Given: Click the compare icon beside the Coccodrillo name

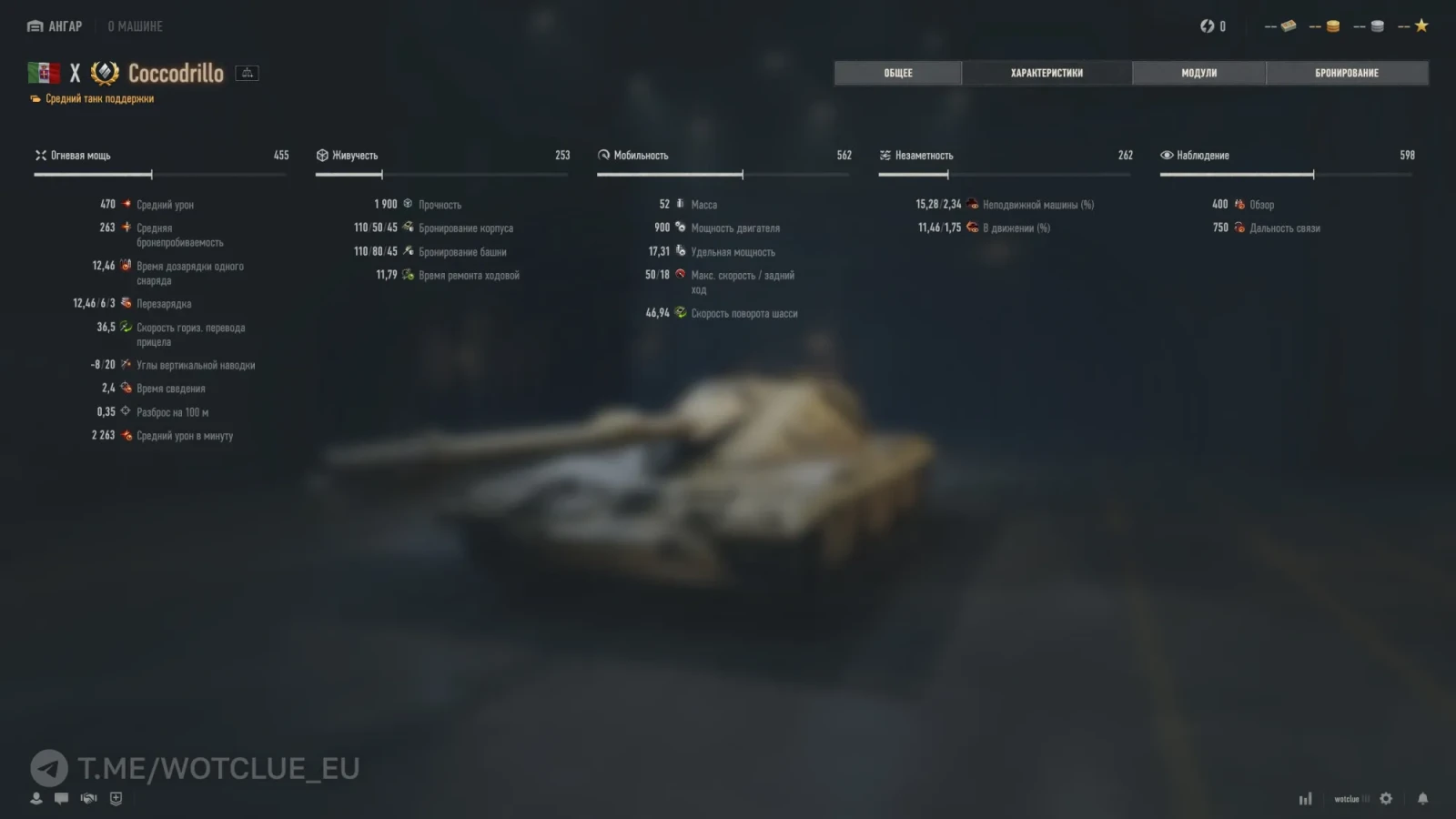Looking at the screenshot, I should pyautogui.click(x=247, y=73).
